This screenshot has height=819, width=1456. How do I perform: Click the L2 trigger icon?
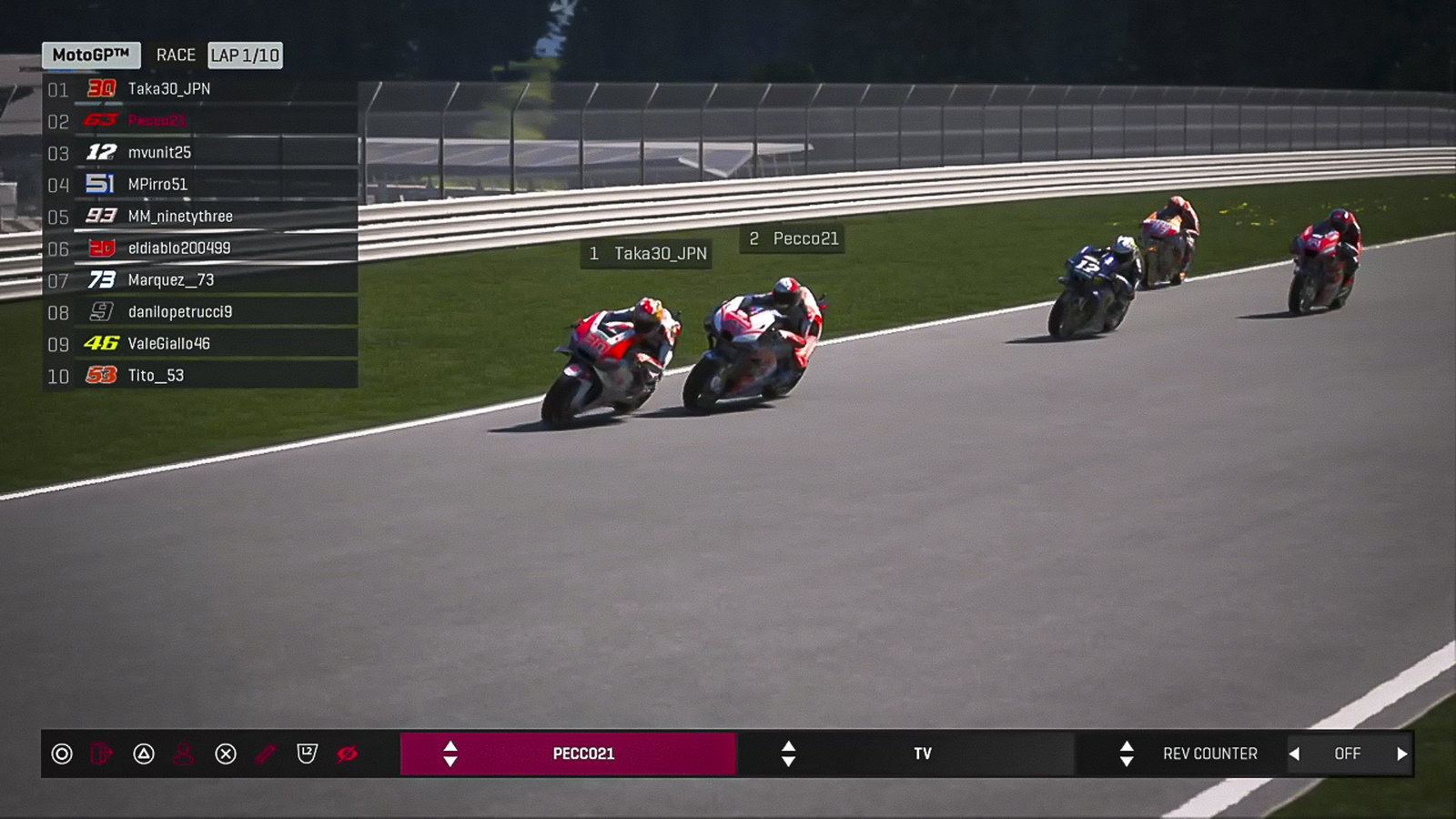307,753
